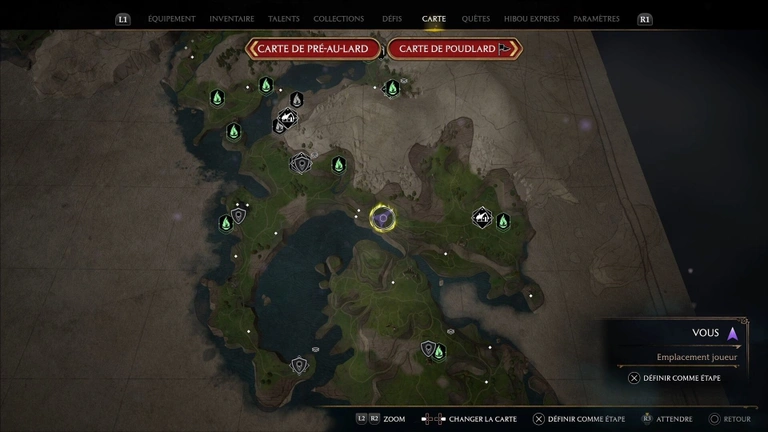Switch to the Equipement tab
This screenshot has height=432, width=768.
click(171, 19)
